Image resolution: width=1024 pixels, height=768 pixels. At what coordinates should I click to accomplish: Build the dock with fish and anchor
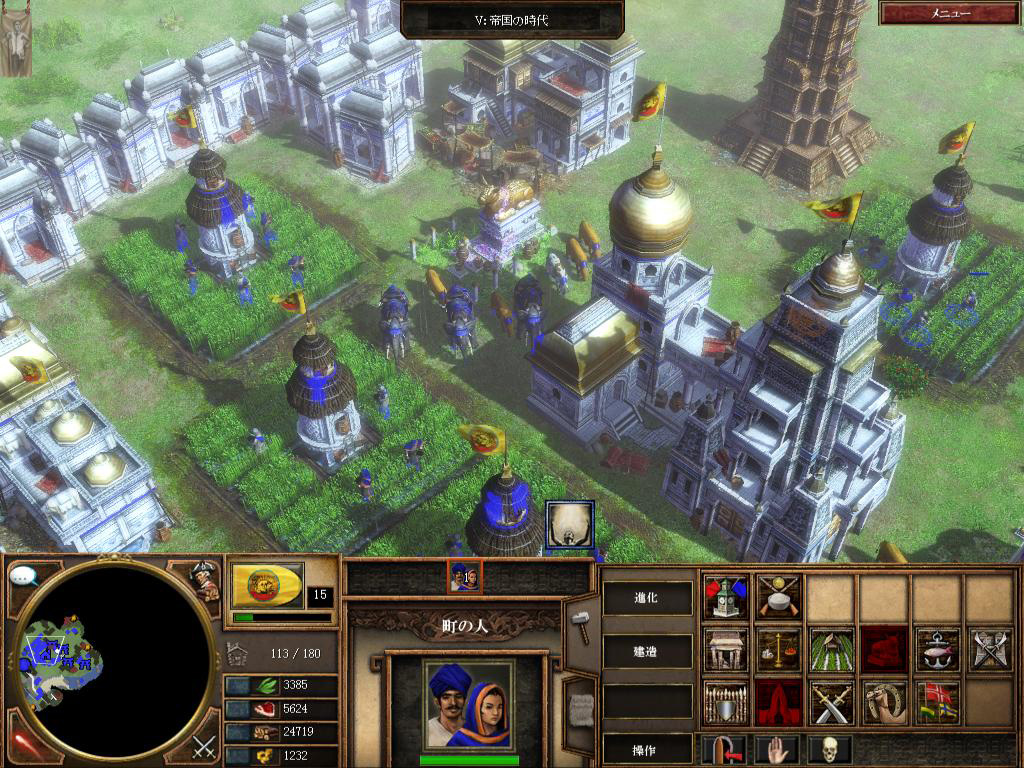[937, 649]
